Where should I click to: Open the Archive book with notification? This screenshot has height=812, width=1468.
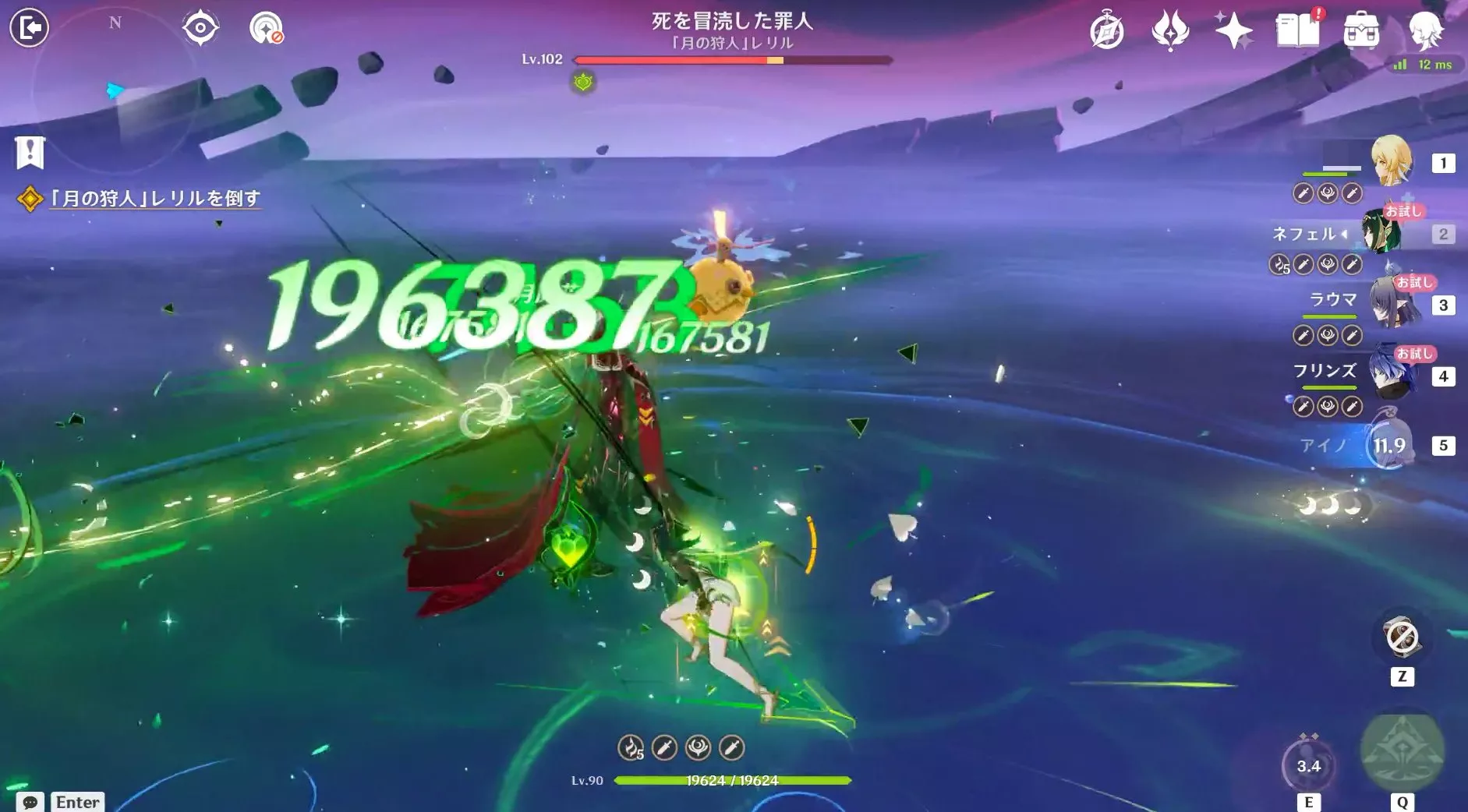pos(1299,31)
